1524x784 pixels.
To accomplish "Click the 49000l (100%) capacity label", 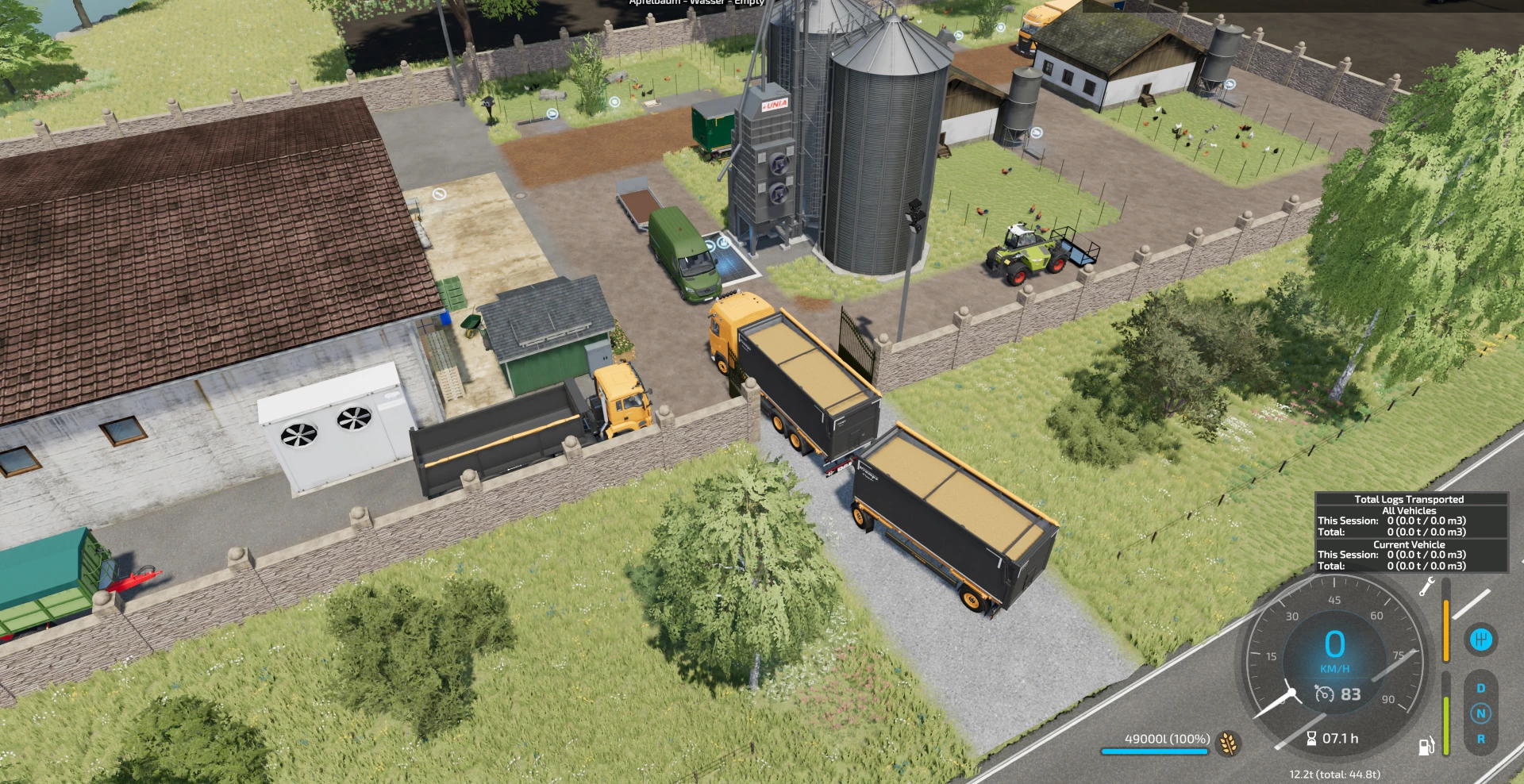I will [1168, 739].
